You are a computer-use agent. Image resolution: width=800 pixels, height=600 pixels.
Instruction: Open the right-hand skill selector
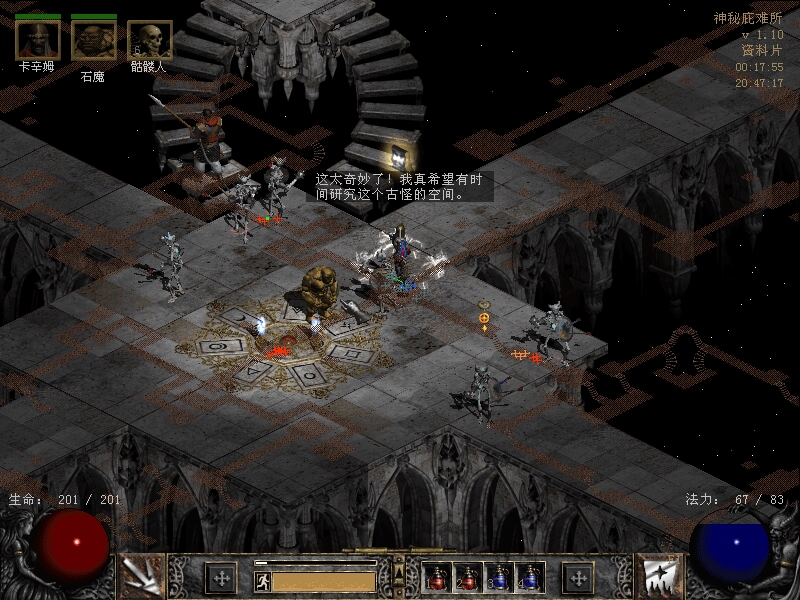[x=659, y=576]
